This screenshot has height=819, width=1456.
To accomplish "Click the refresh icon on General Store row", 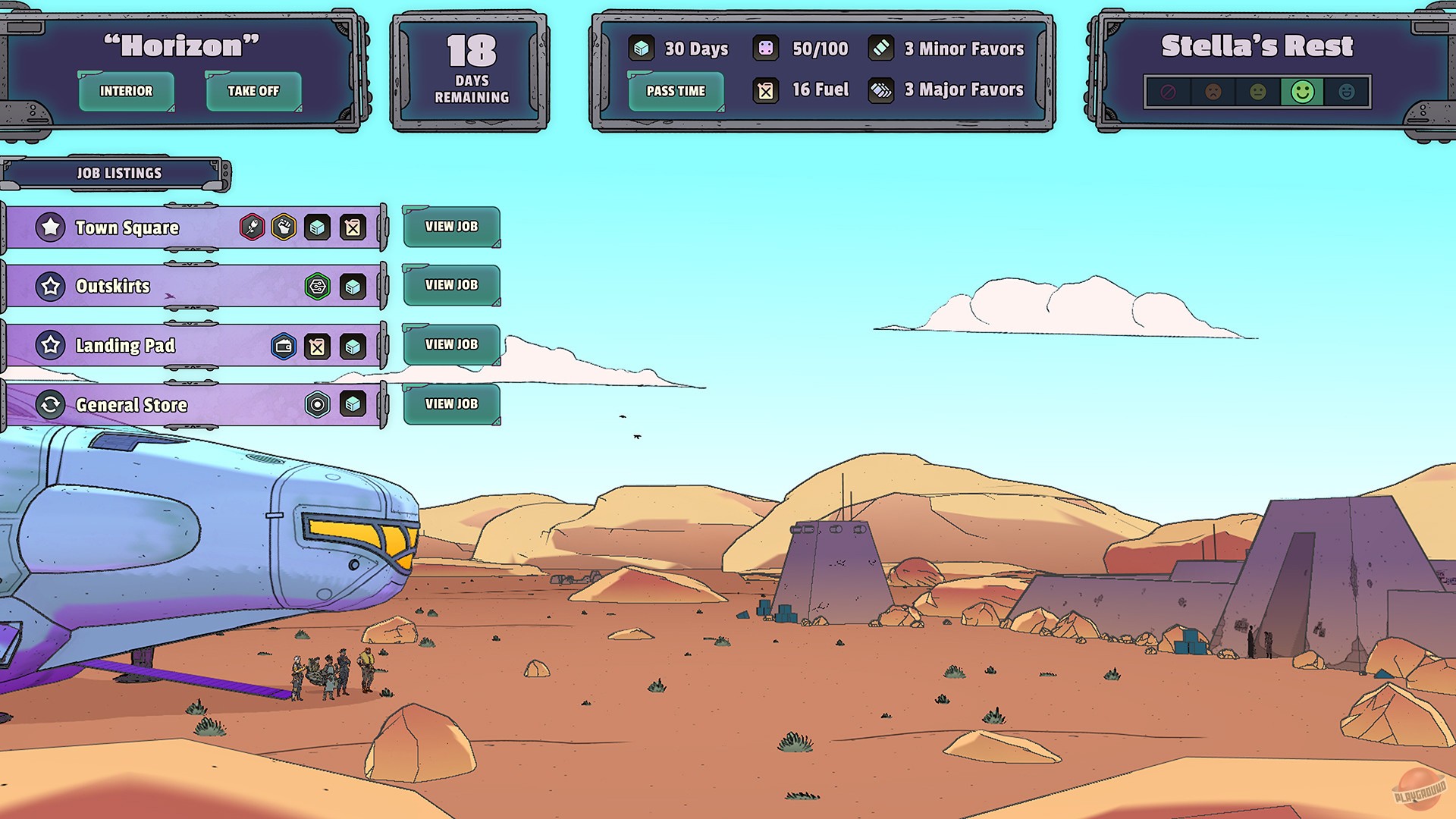I will coord(51,405).
